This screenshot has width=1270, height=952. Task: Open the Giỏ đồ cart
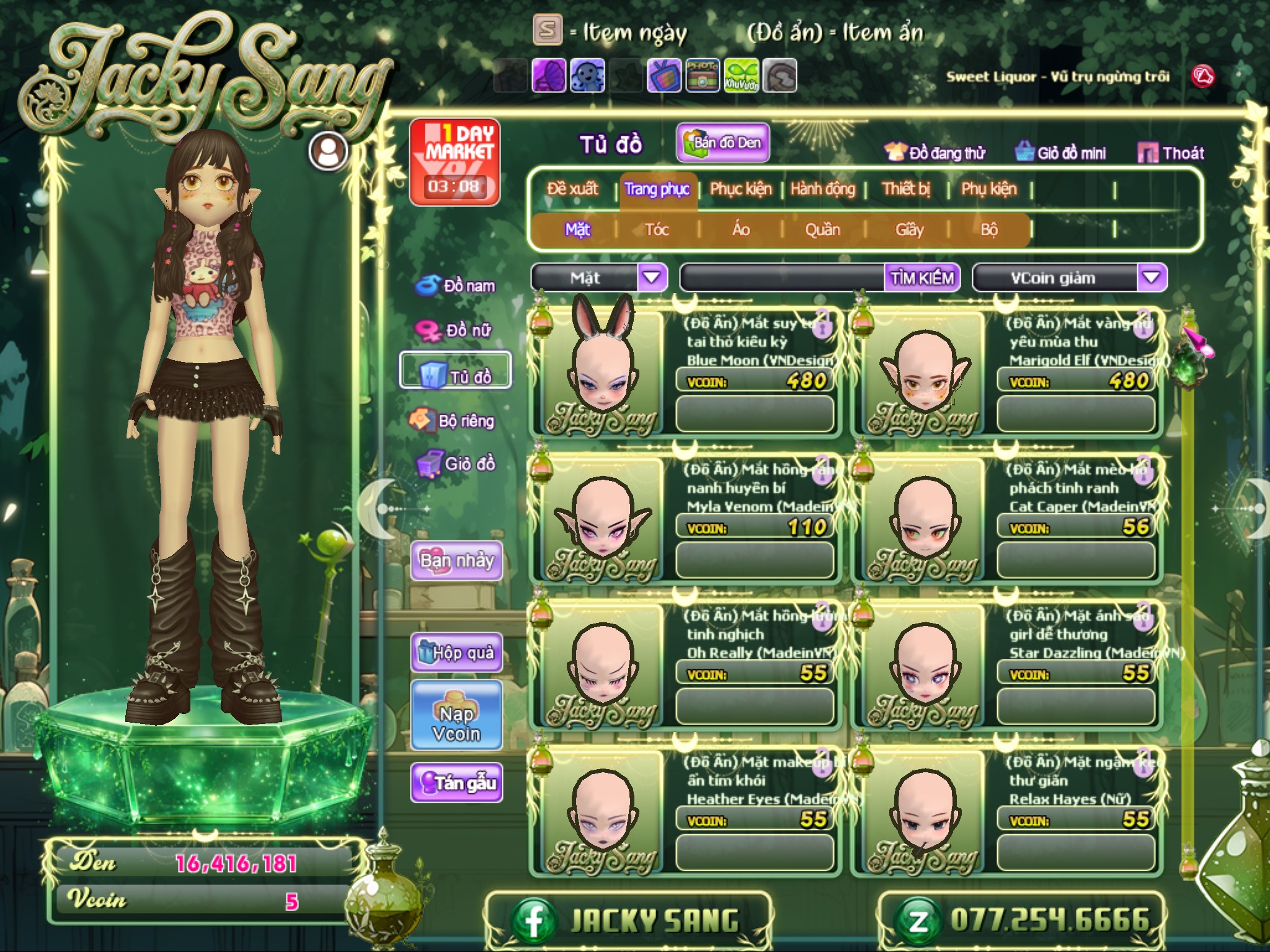tap(456, 464)
